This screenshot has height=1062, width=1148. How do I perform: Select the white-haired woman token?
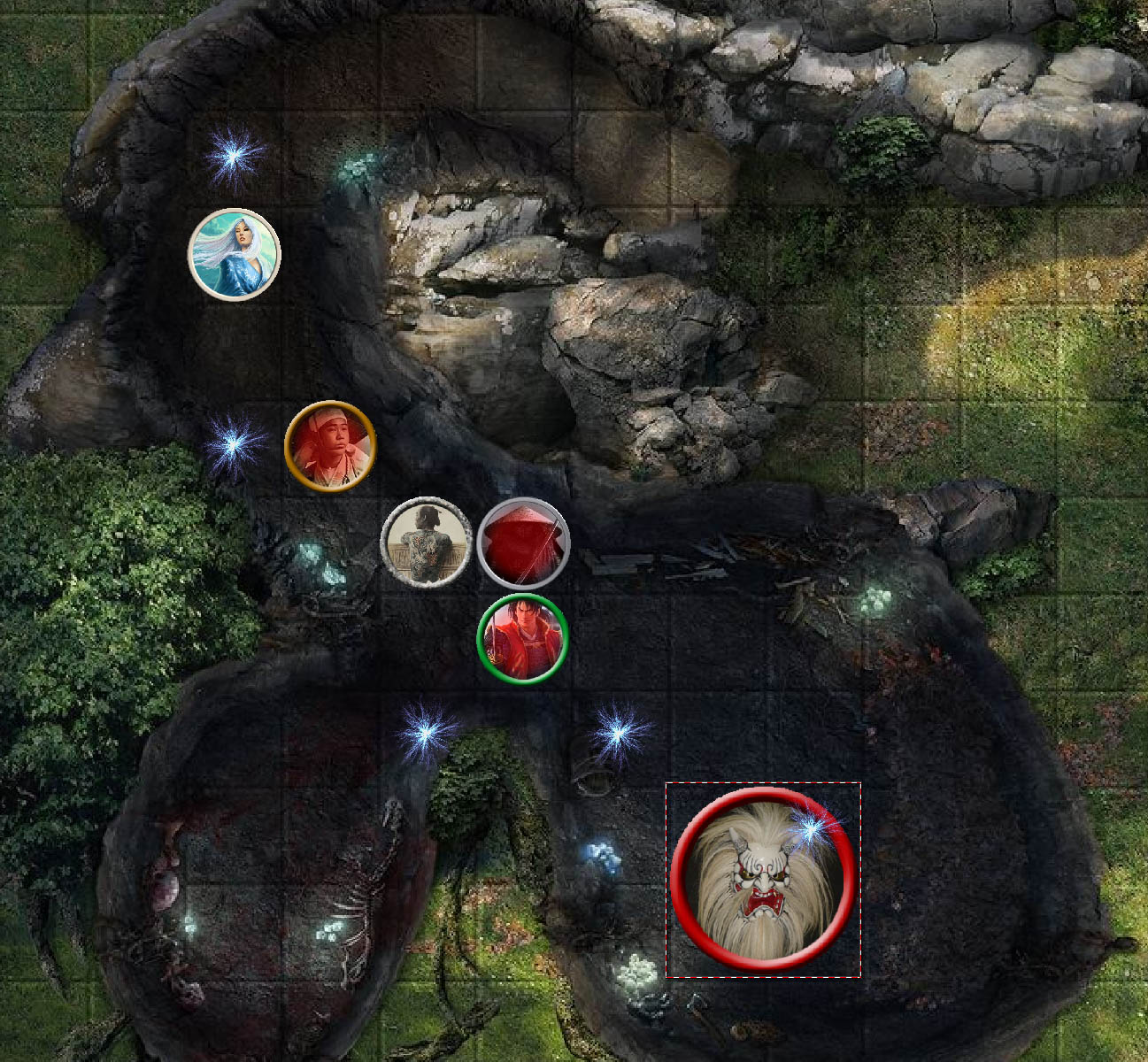pos(235,255)
